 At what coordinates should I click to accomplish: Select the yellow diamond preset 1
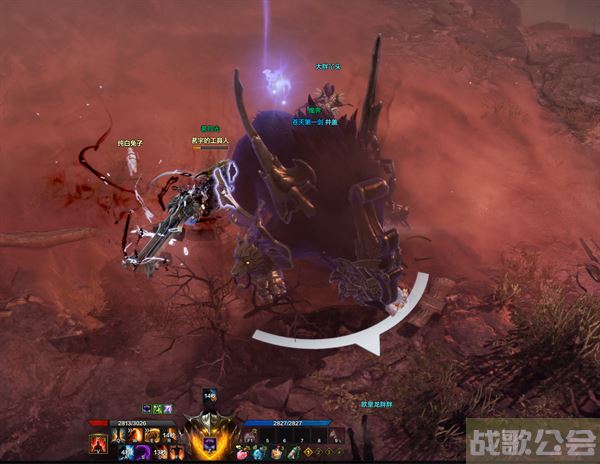(x=309, y=453)
